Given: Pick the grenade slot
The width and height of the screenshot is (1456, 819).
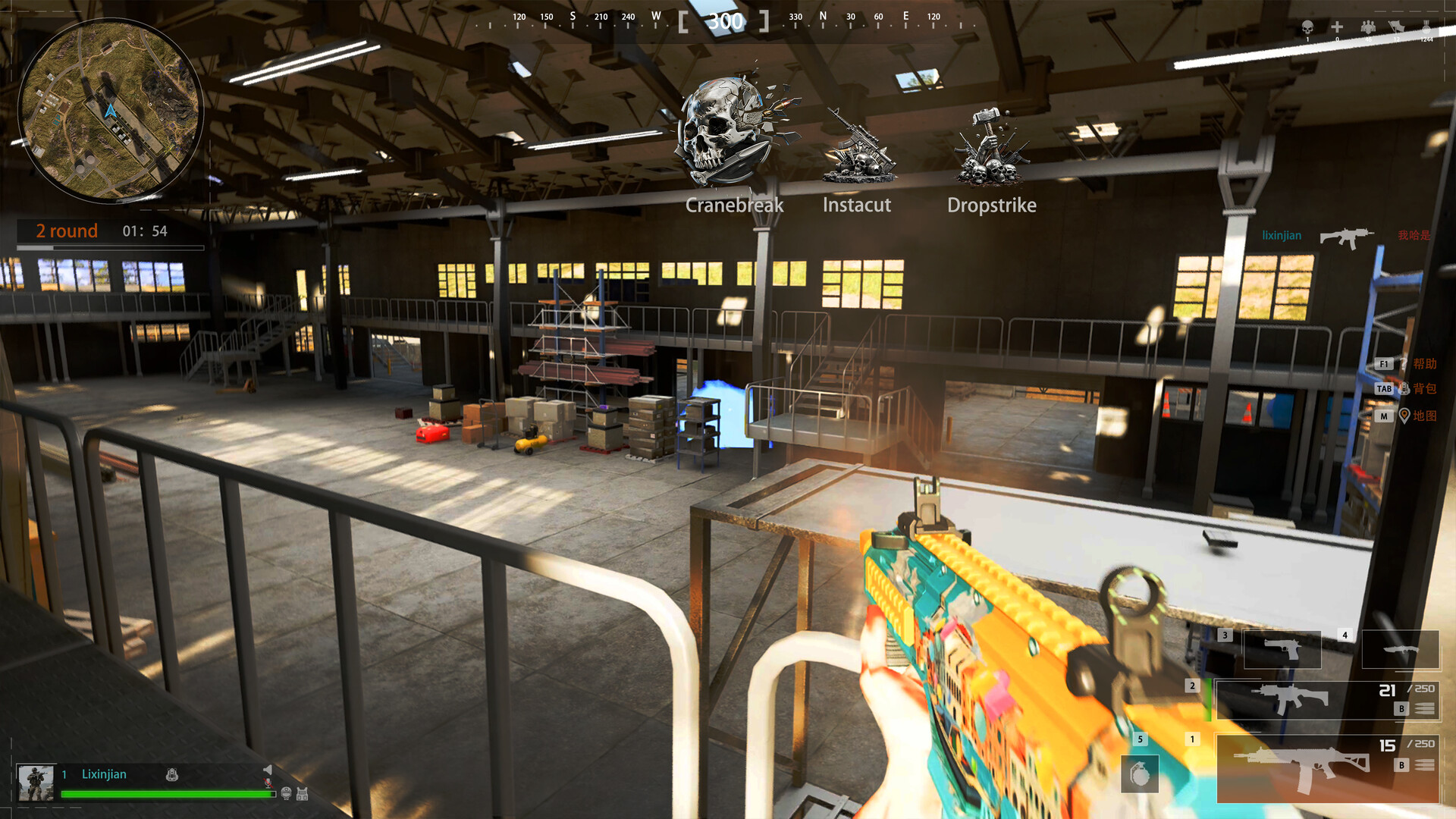Looking at the screenshot, I should [x=1140, y=773].
